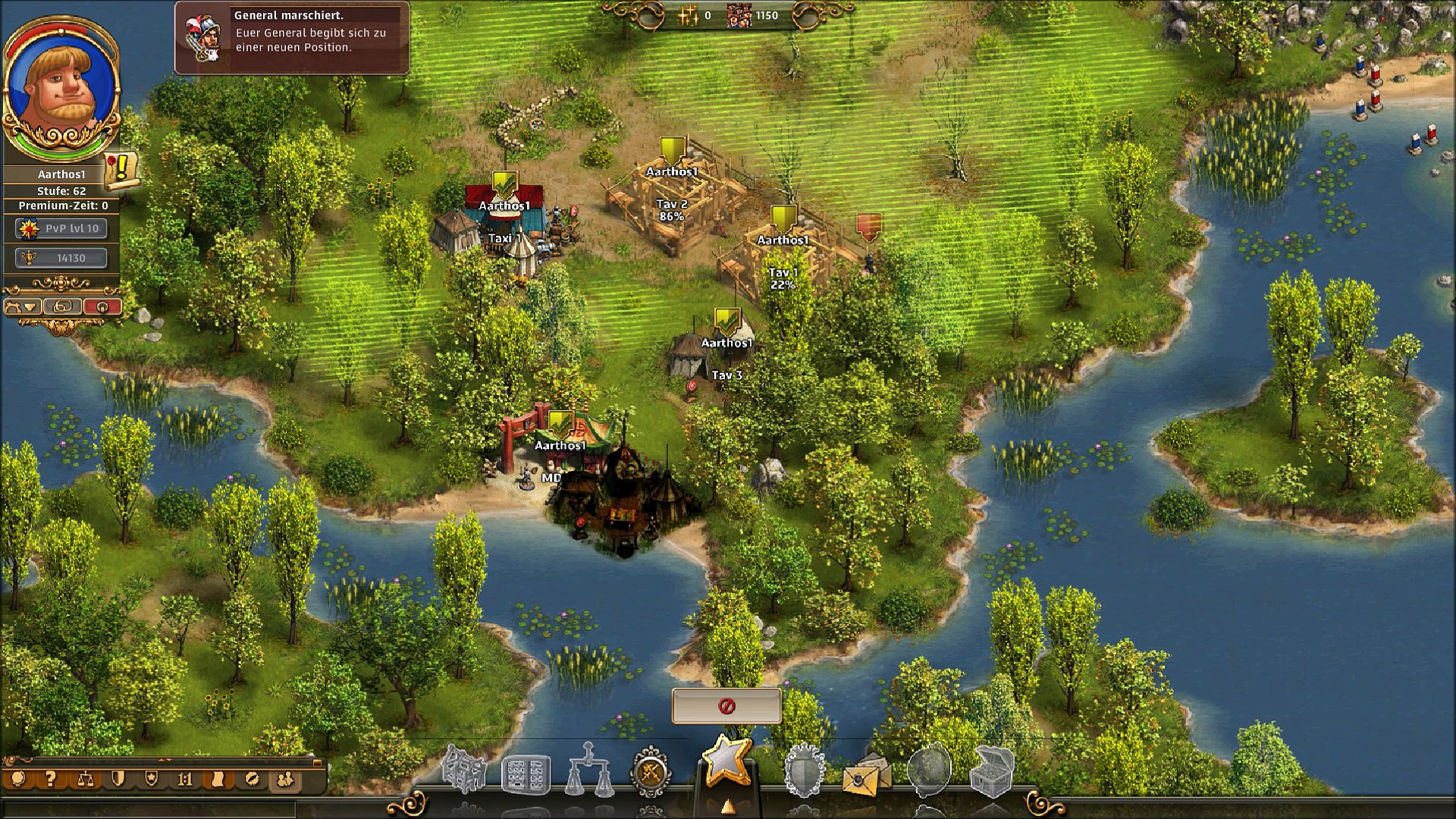Open the General marschiert notification
Screen dimensions: 1456x819
pos(292,37)
